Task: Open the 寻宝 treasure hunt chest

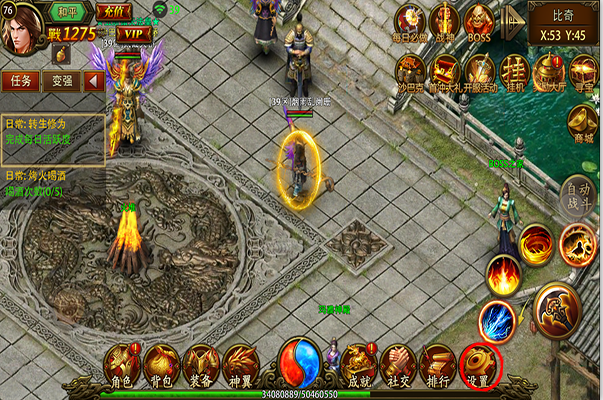Action: pyautogui.click(x=583, y=71)
